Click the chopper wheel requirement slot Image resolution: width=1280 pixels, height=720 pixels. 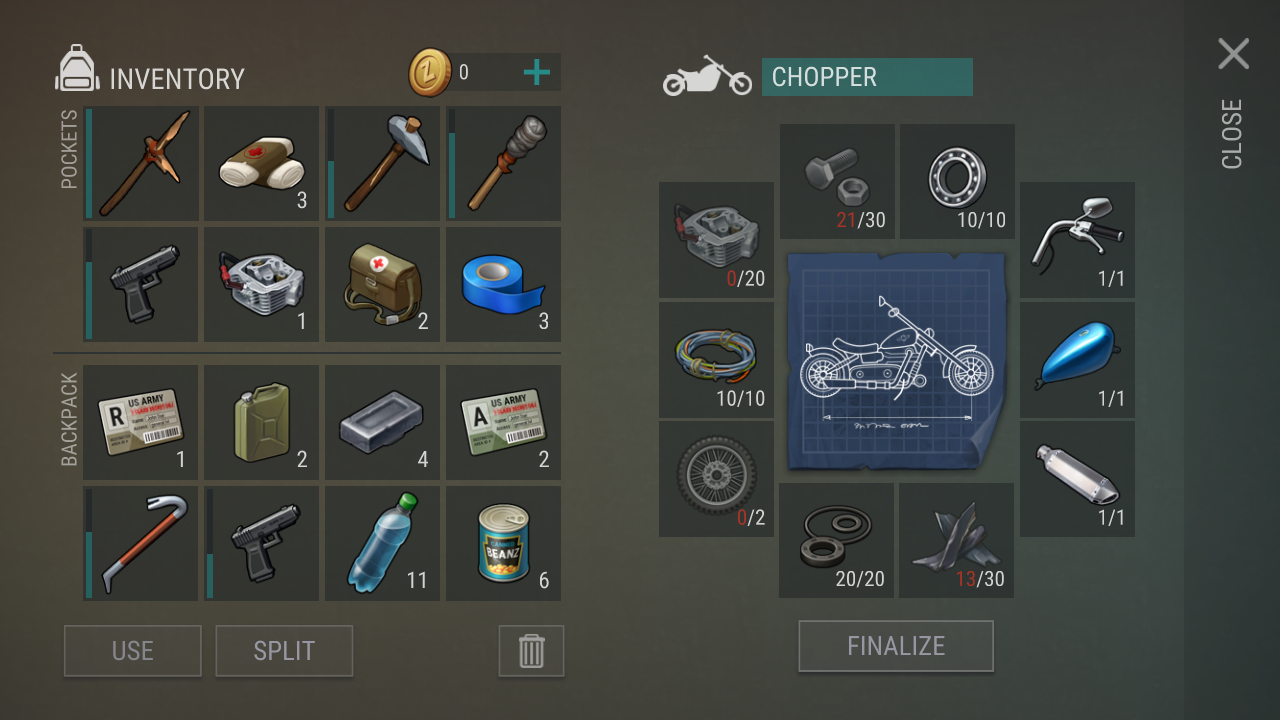click(x=716, y=479)
